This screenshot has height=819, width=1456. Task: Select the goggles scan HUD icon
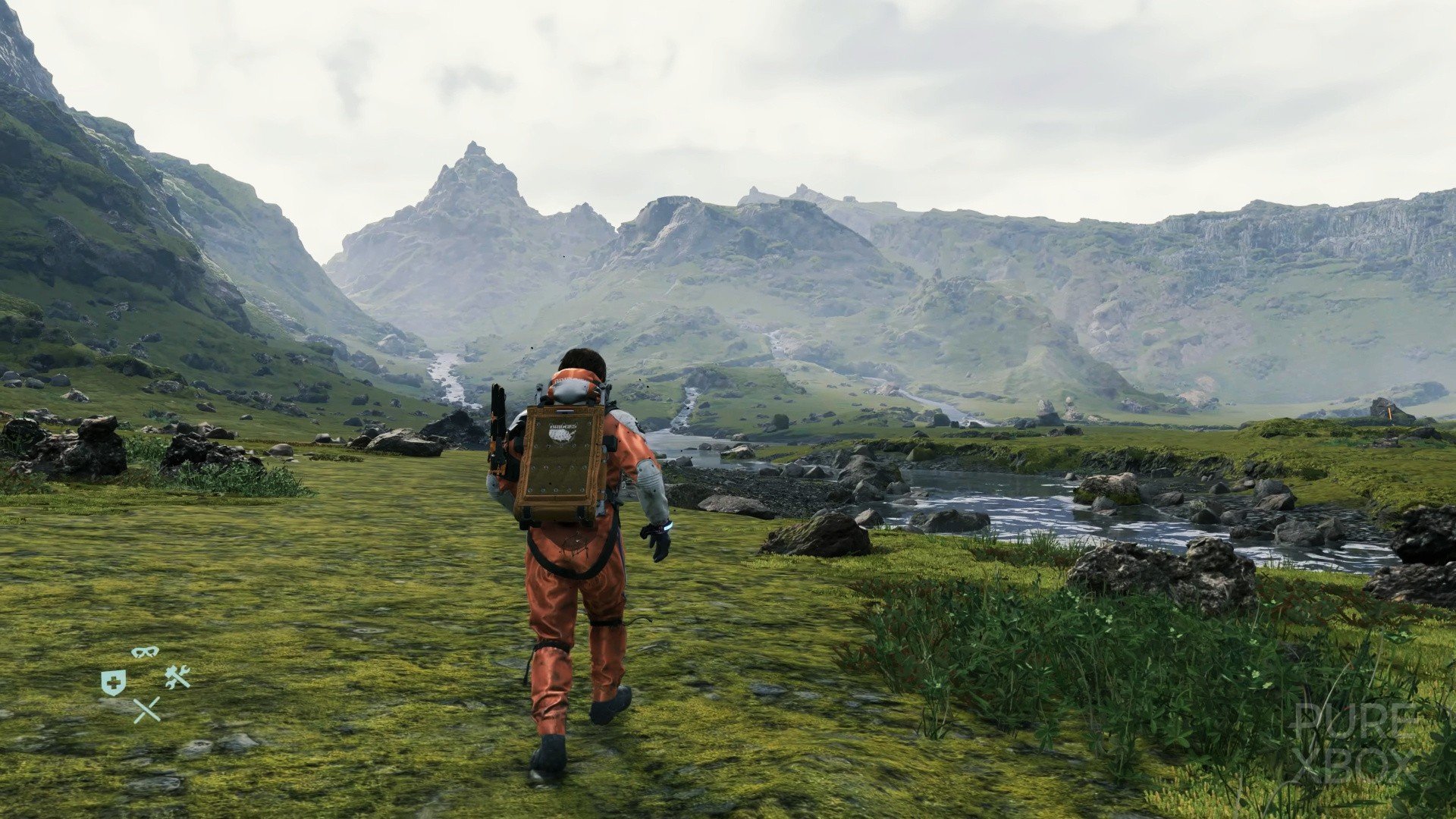click(x=144, y=651)
